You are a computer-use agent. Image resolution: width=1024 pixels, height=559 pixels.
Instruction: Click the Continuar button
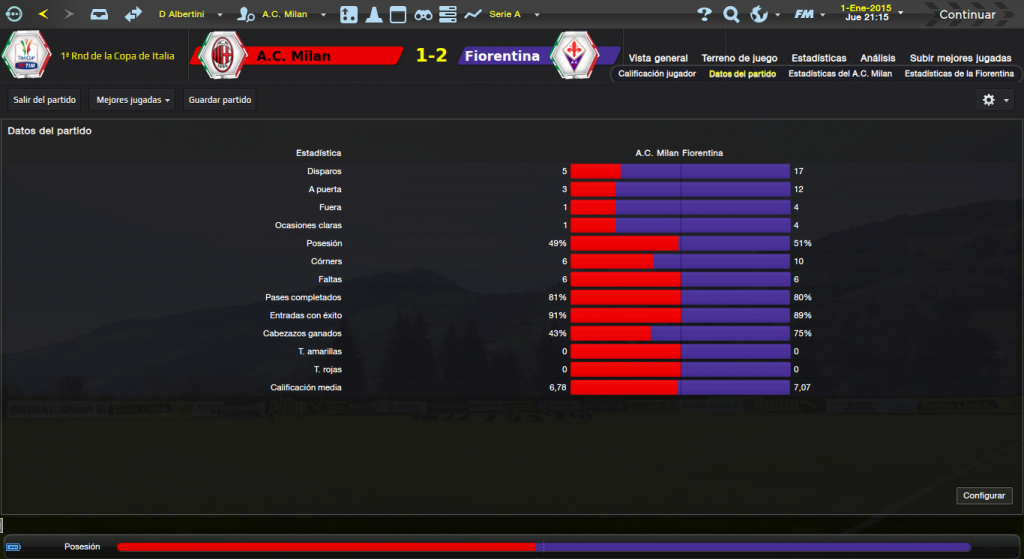click(966, 15)
